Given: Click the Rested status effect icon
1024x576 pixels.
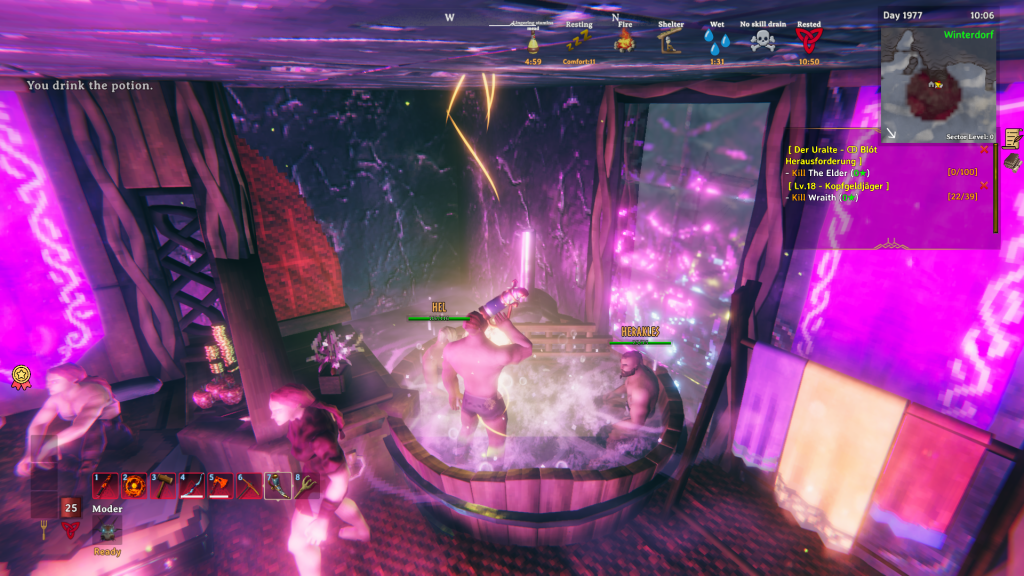Looking at the screenshot, I should [x=809, y=42].
